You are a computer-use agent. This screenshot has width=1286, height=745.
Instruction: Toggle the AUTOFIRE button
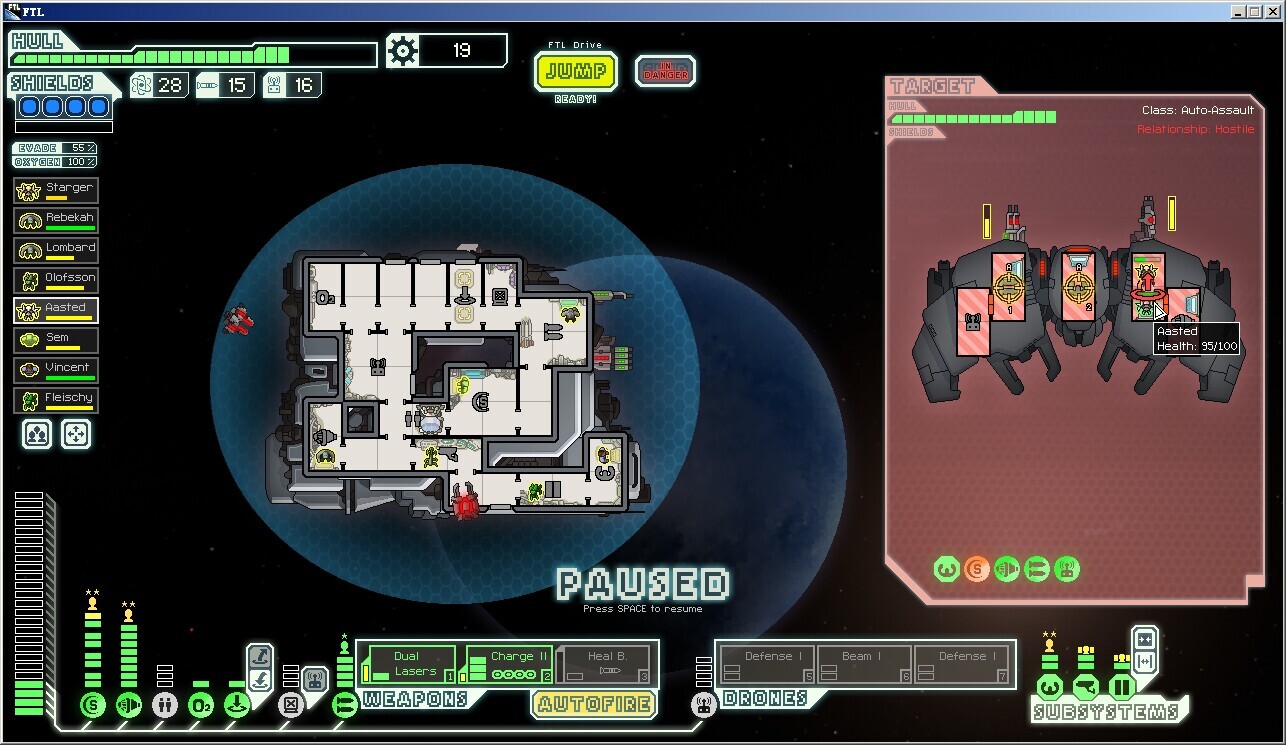pos(594,705)
